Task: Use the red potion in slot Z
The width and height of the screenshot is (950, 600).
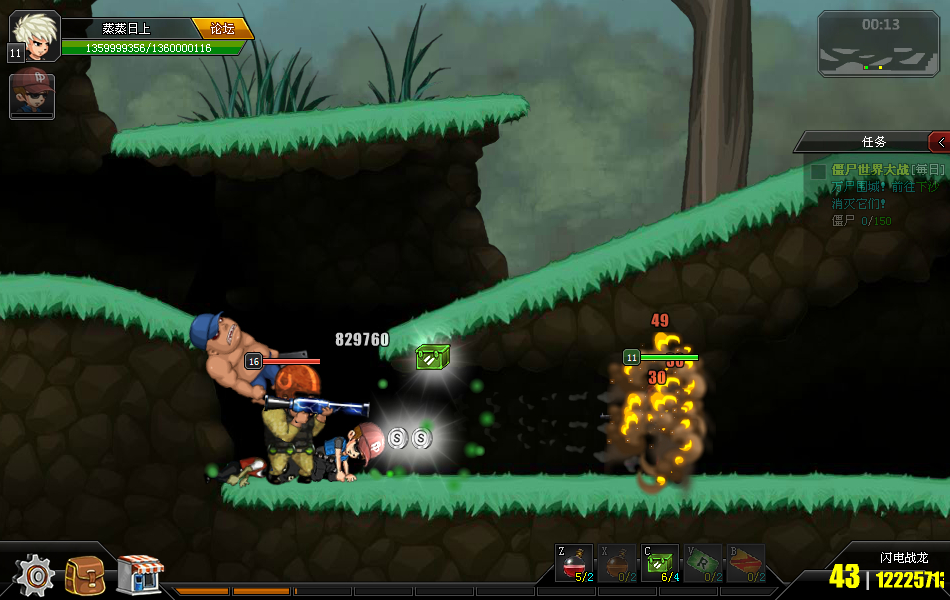Action: tap(574, 563)
